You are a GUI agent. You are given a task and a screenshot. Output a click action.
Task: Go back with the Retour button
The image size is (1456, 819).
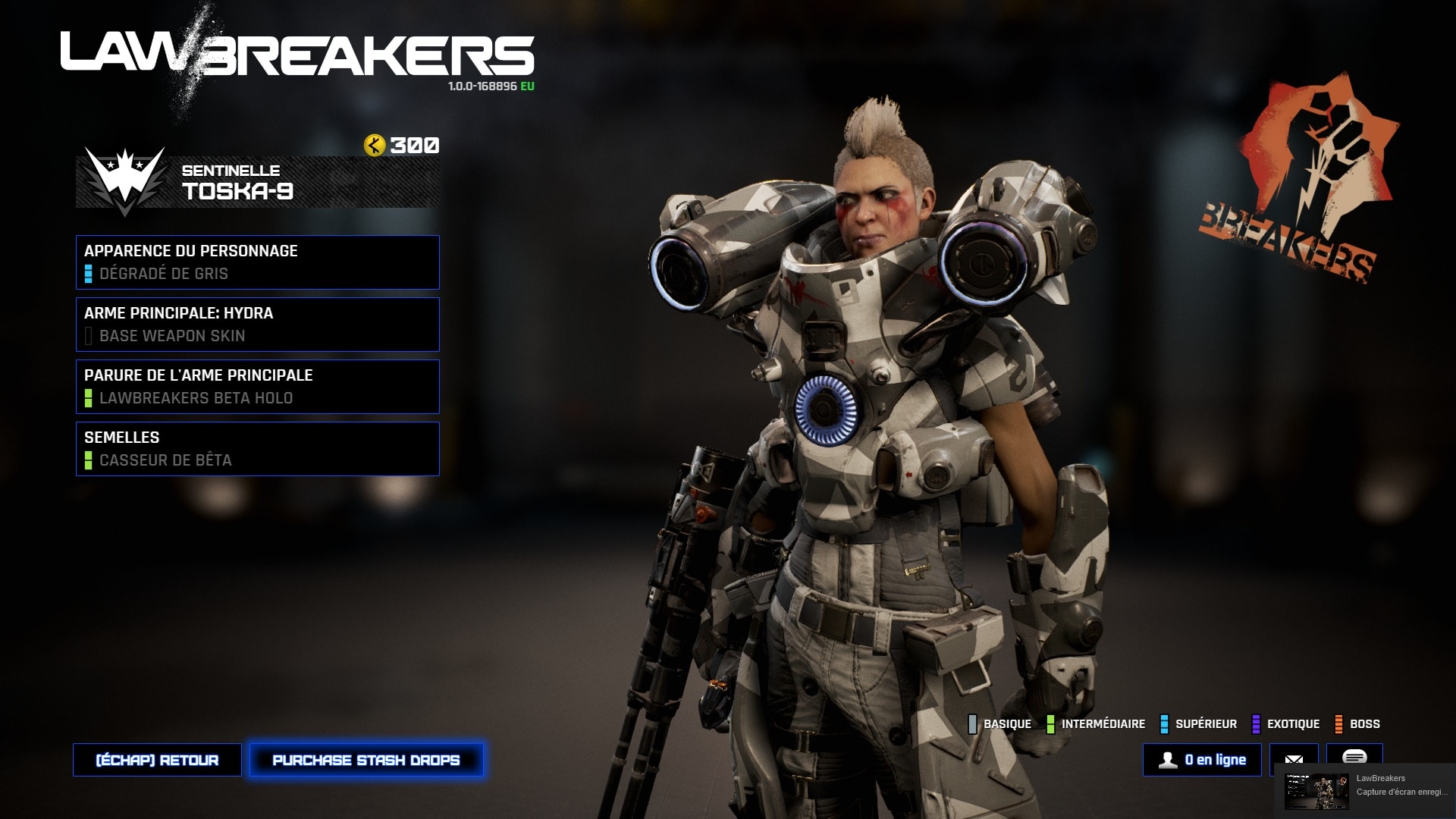pos(157,760)
